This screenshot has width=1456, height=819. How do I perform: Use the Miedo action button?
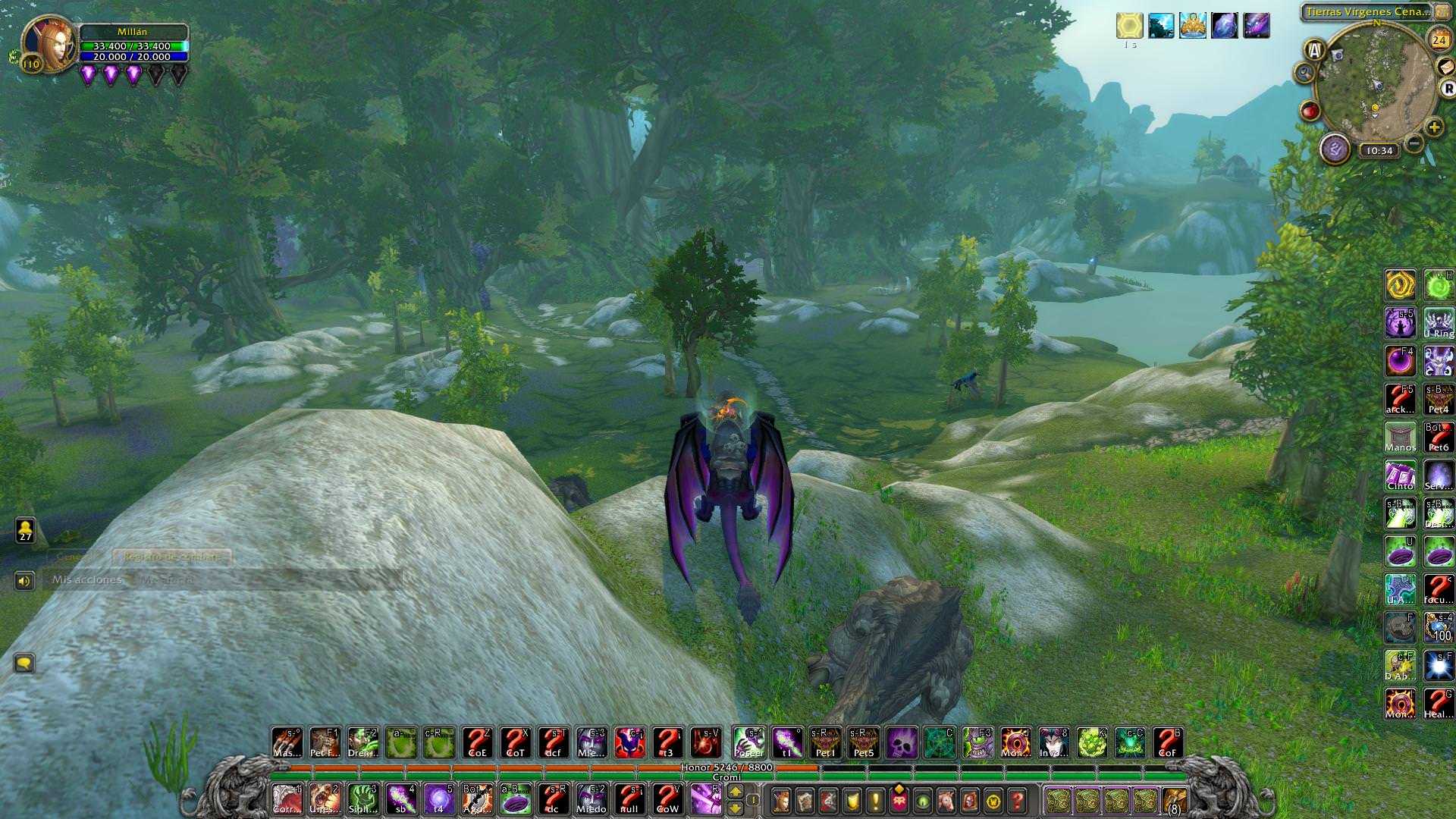[x=591, y=799]
